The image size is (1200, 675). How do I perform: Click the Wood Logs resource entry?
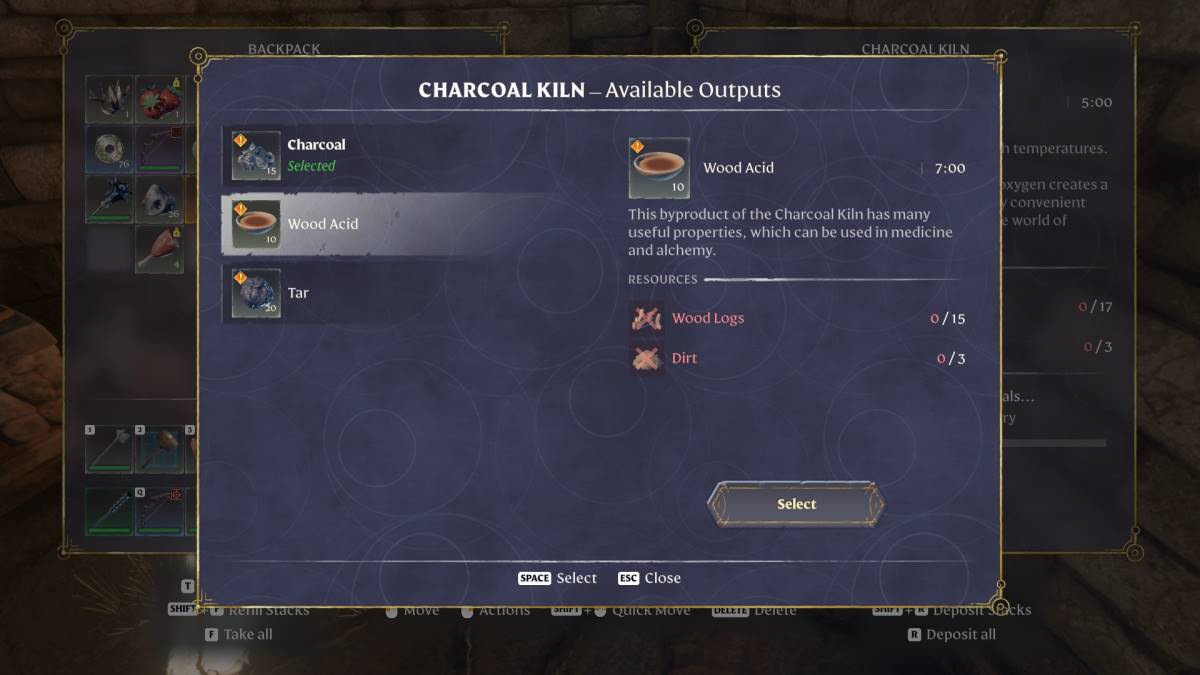(707, 319)
